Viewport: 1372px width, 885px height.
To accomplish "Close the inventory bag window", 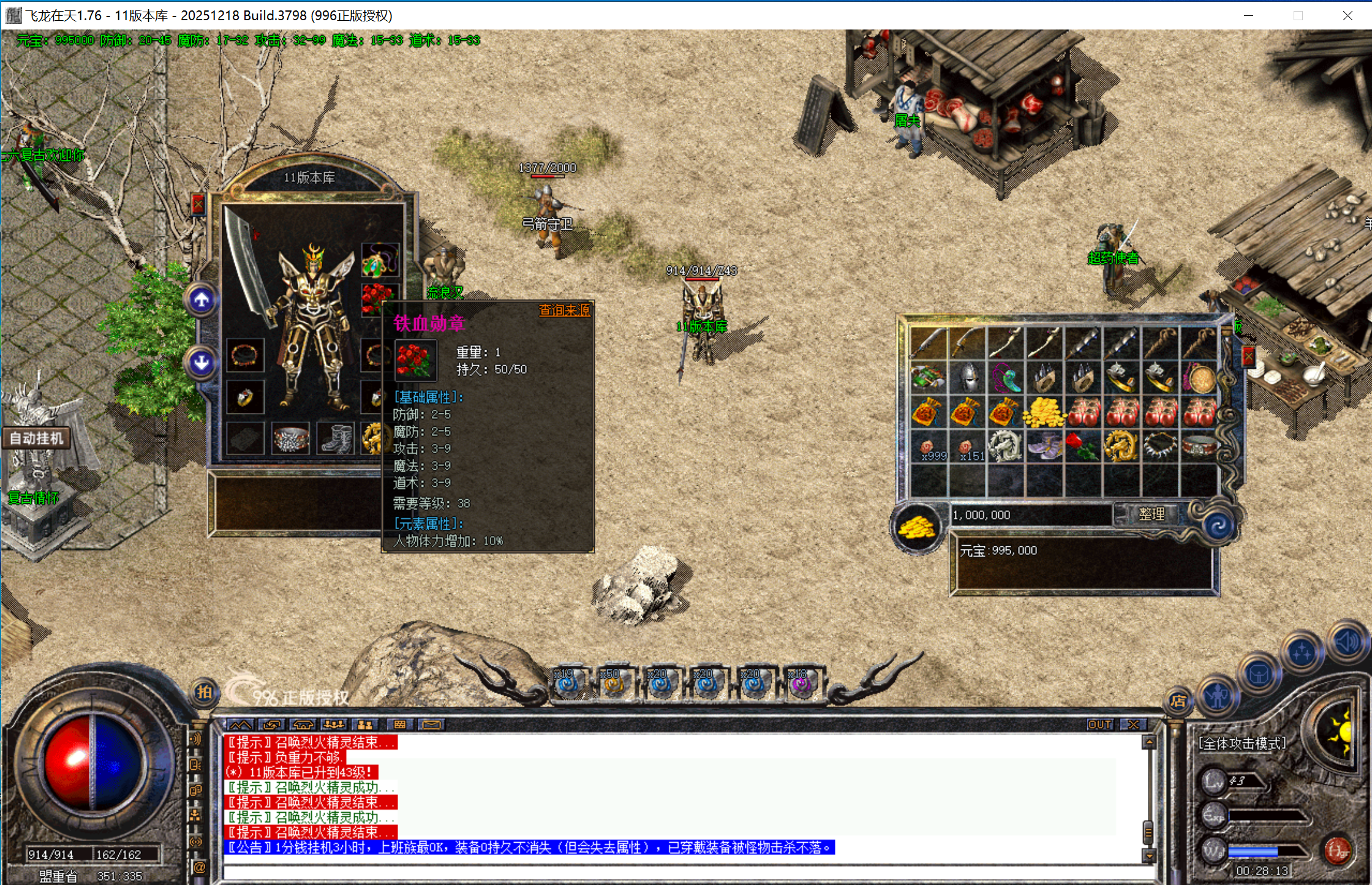I will tap(1248, 356).
